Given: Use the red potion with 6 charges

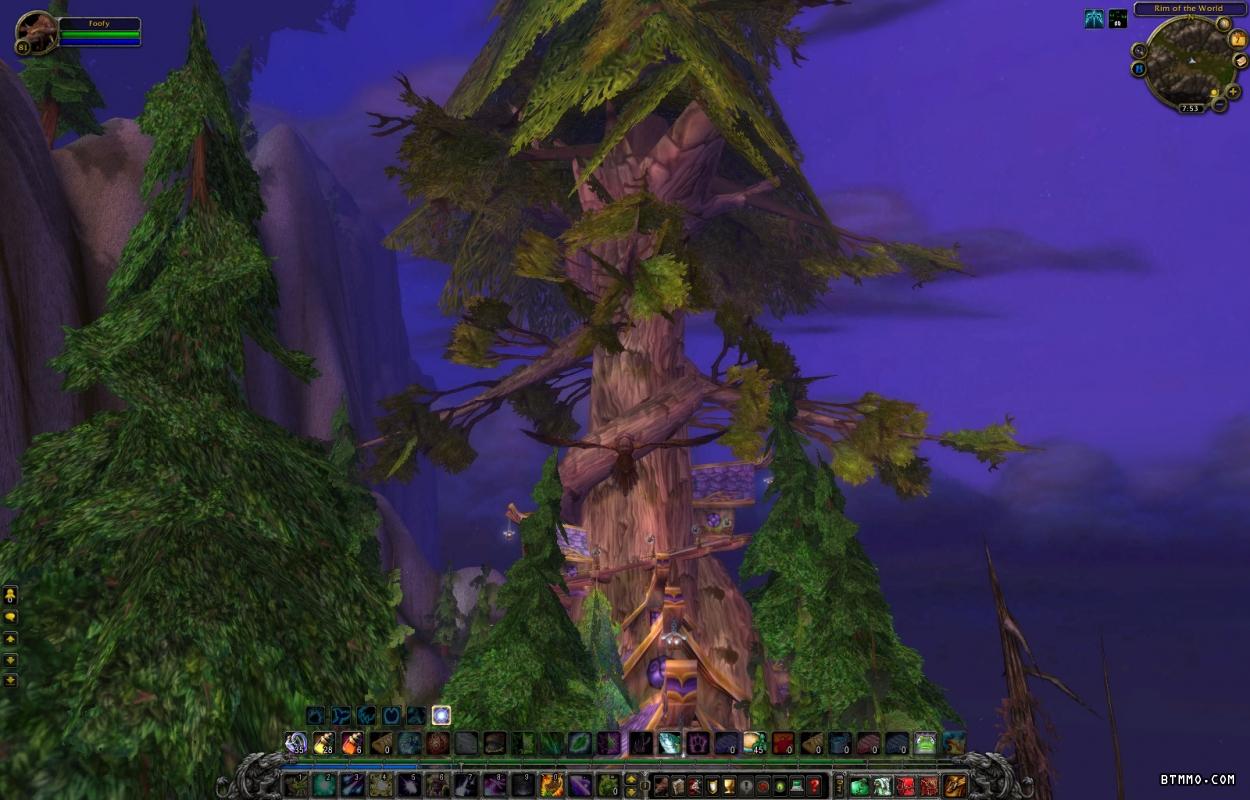Looking at the screenshot, I should [x=352, y=743].
